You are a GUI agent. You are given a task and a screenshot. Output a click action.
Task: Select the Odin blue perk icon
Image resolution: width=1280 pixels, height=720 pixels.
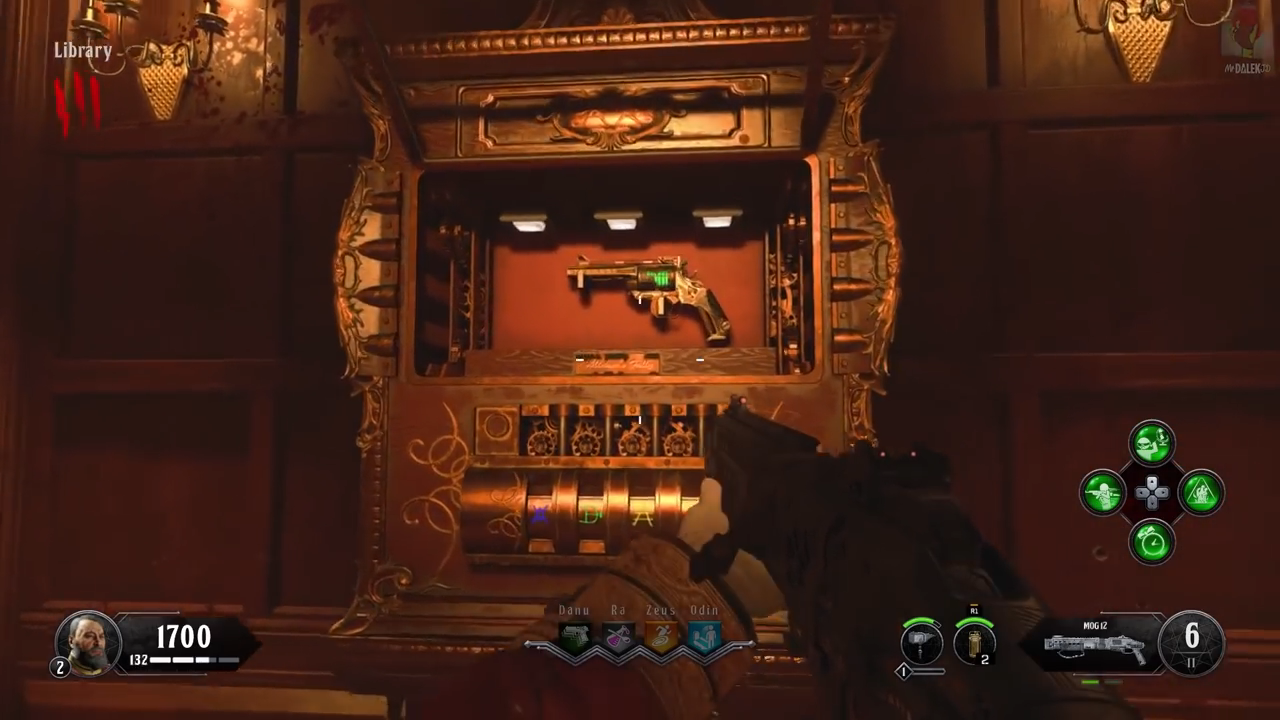[705, 637]
